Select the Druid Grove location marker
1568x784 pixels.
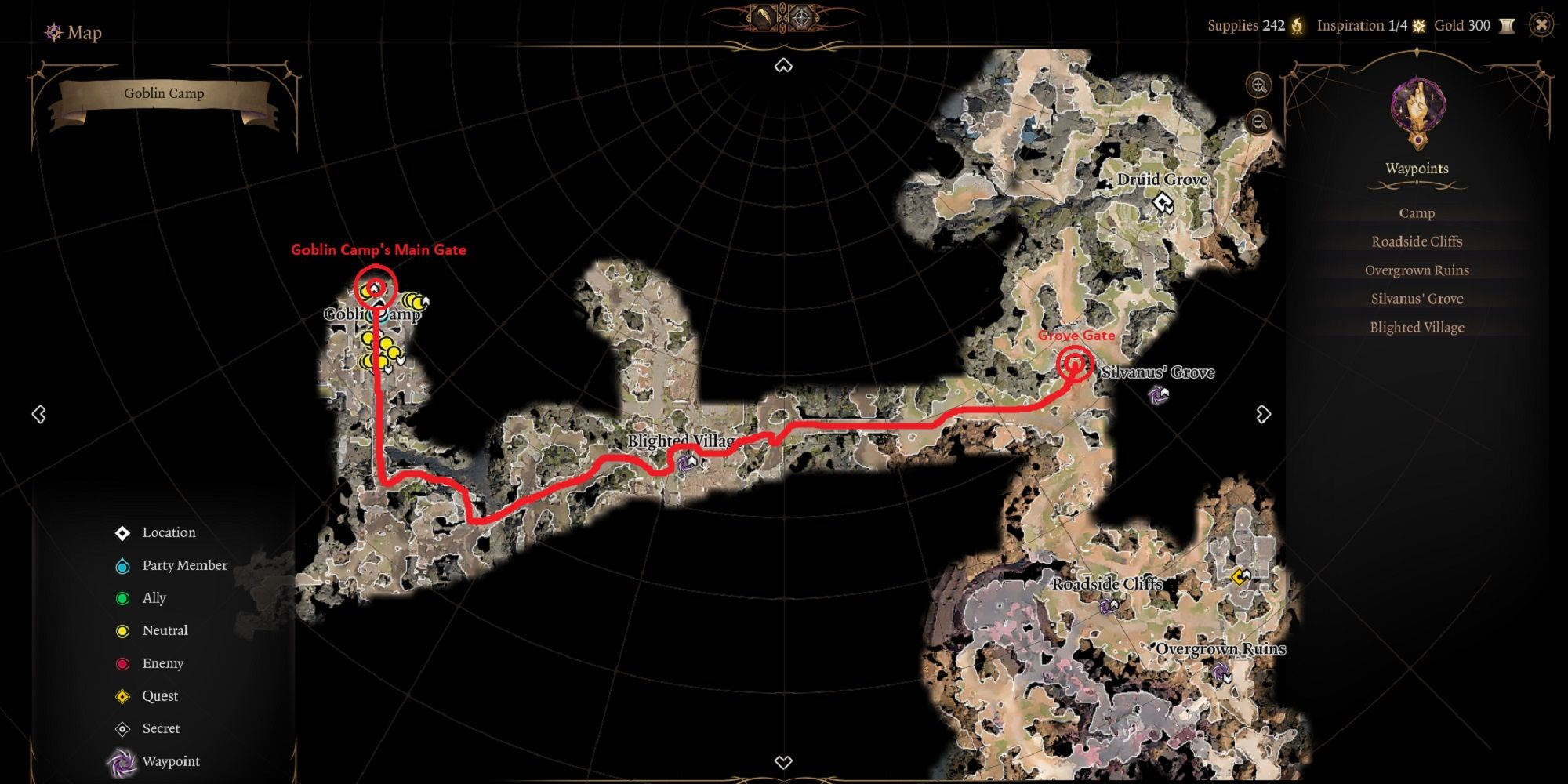pyautogui.click(x=1163, y=204)
